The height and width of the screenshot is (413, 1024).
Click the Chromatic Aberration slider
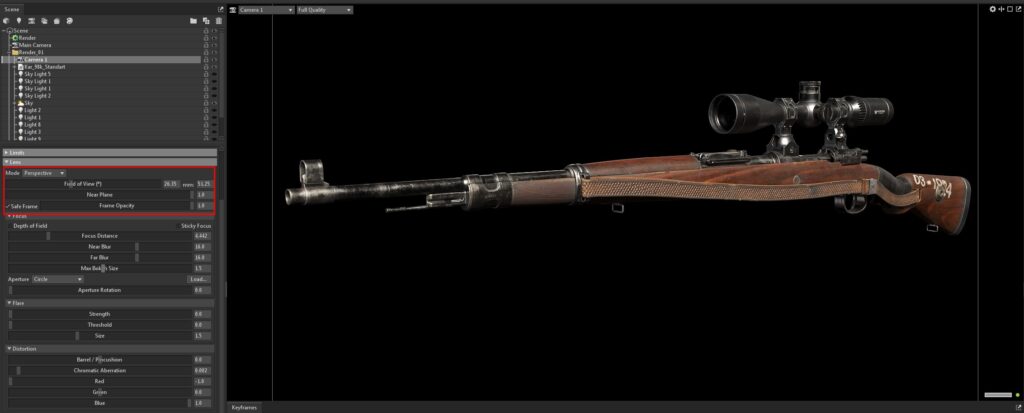click(x=98, y=371)
